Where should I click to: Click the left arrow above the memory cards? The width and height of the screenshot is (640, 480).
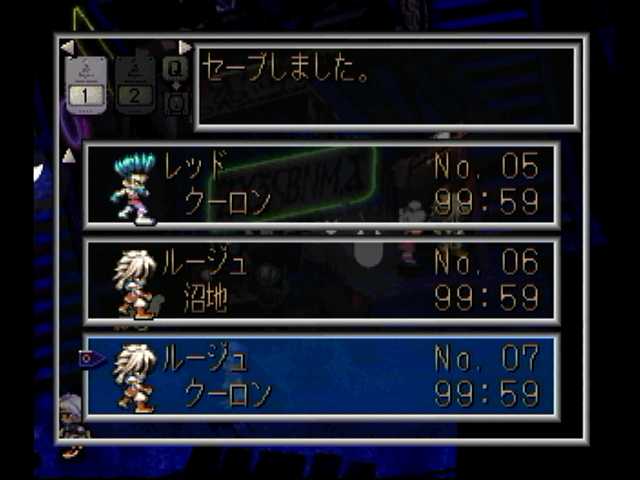[67, 47]
